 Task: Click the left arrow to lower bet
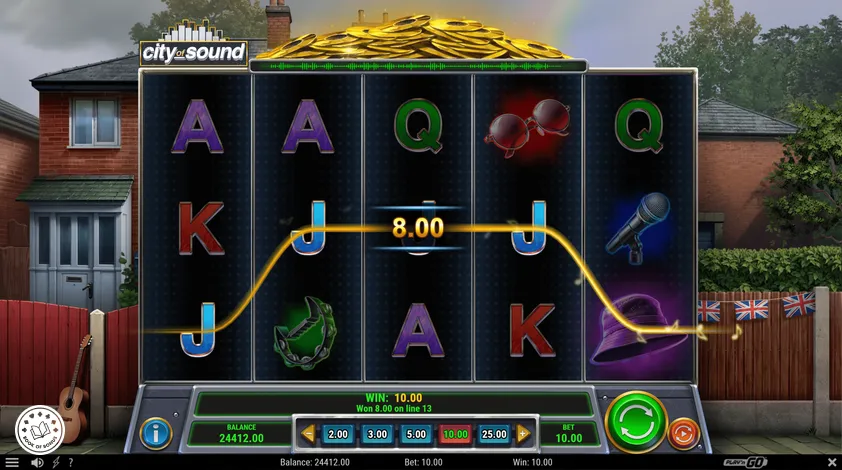[x=308, y=434]
